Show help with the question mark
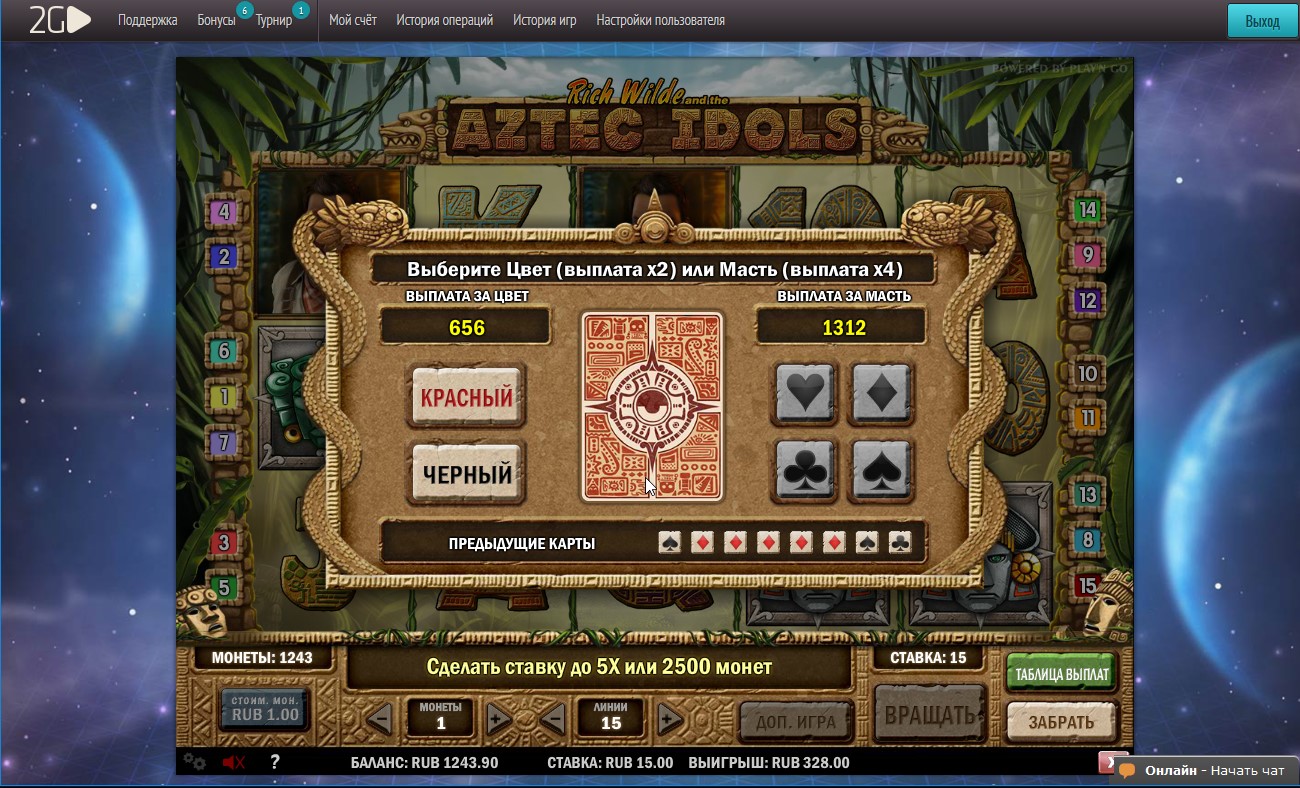Image resolution: width=1300 pixels, height=788 pixels. [275, 762]
